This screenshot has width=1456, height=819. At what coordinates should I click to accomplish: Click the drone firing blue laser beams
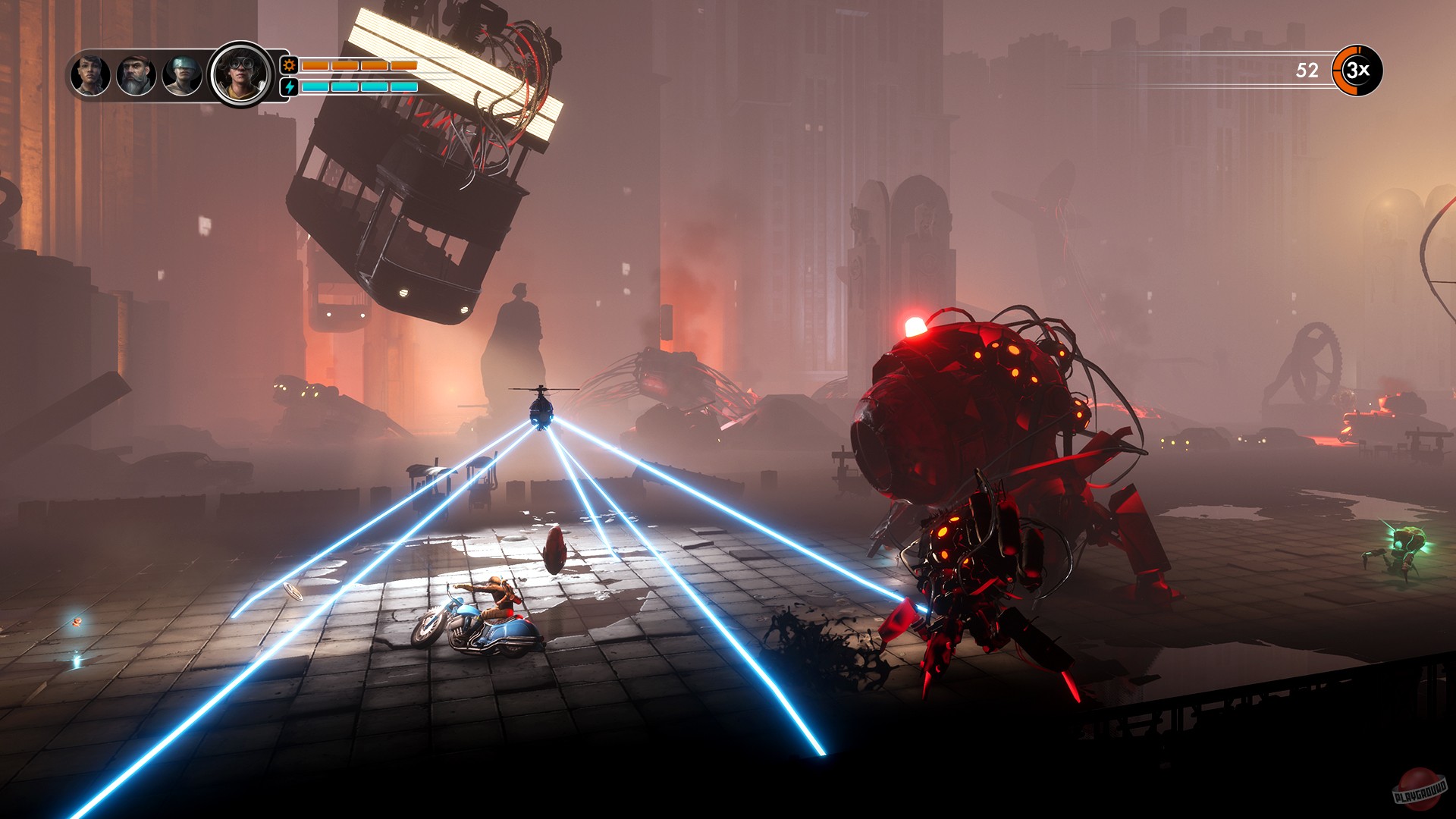click(x=542, y=415)
